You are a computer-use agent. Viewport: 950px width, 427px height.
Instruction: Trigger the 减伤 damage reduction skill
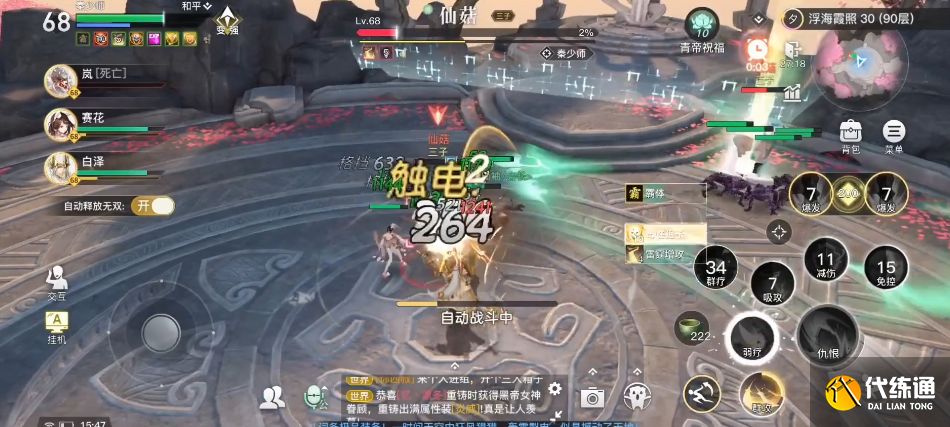pos(825,256)
